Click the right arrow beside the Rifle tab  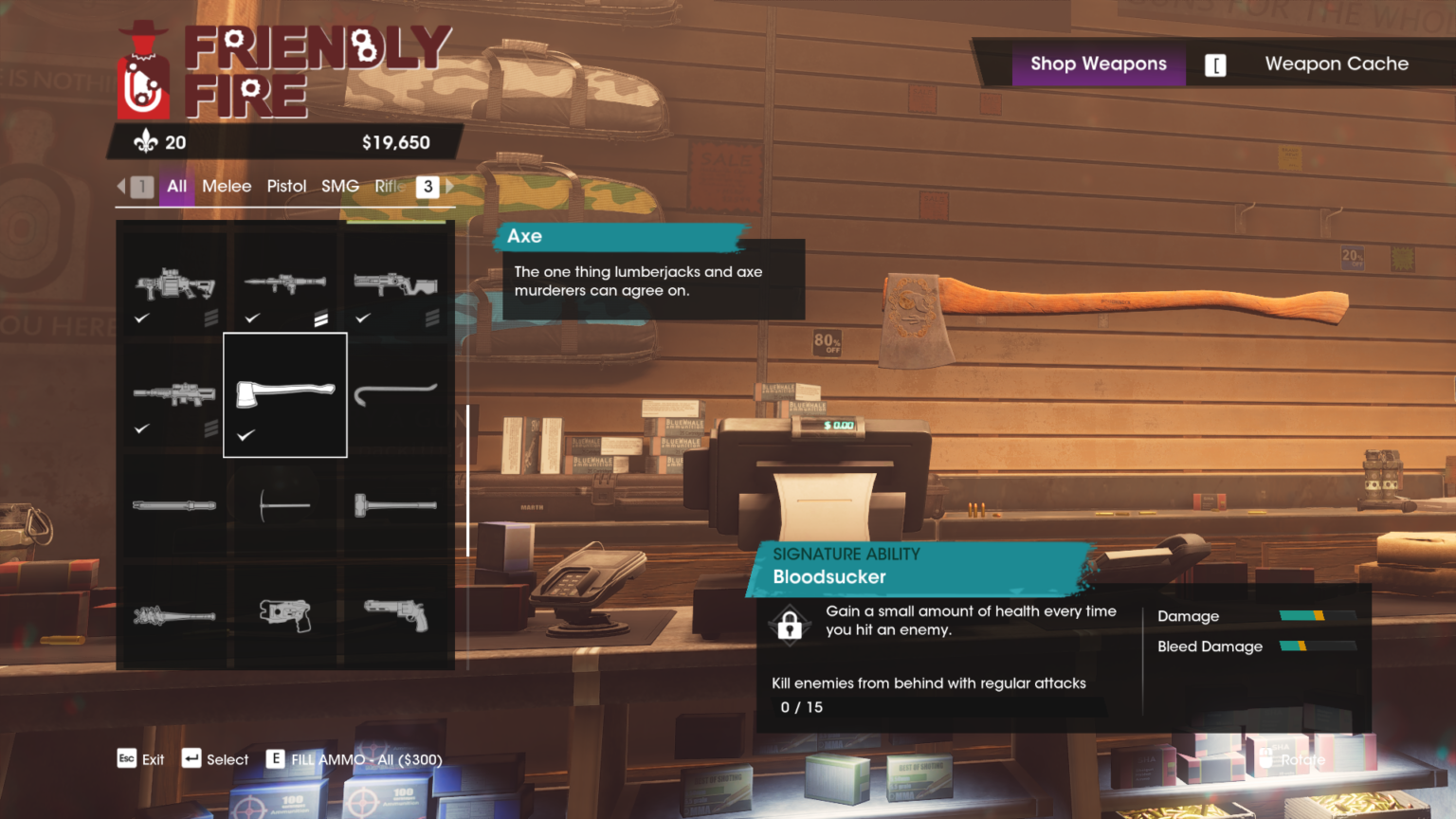pyautogui.click(x=448, y=187)
